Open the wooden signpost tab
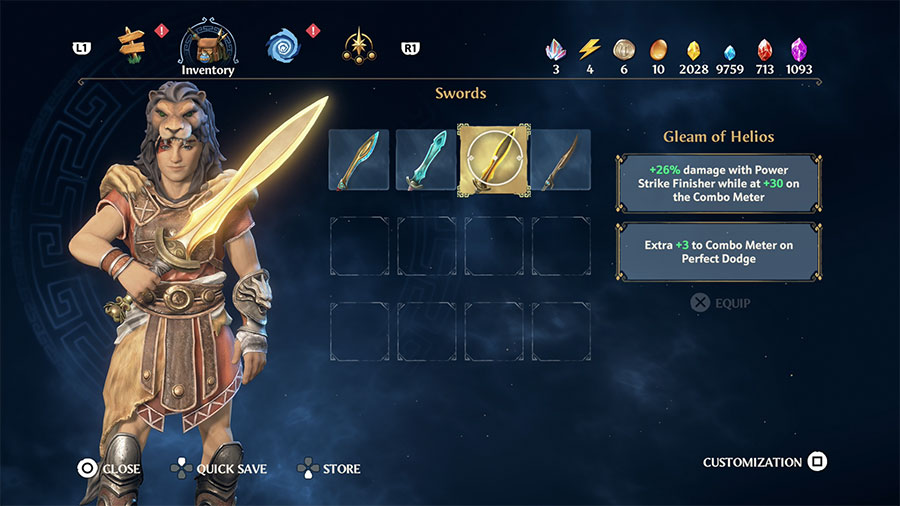The height and width of the screenshot is (506, 900). 131,43
